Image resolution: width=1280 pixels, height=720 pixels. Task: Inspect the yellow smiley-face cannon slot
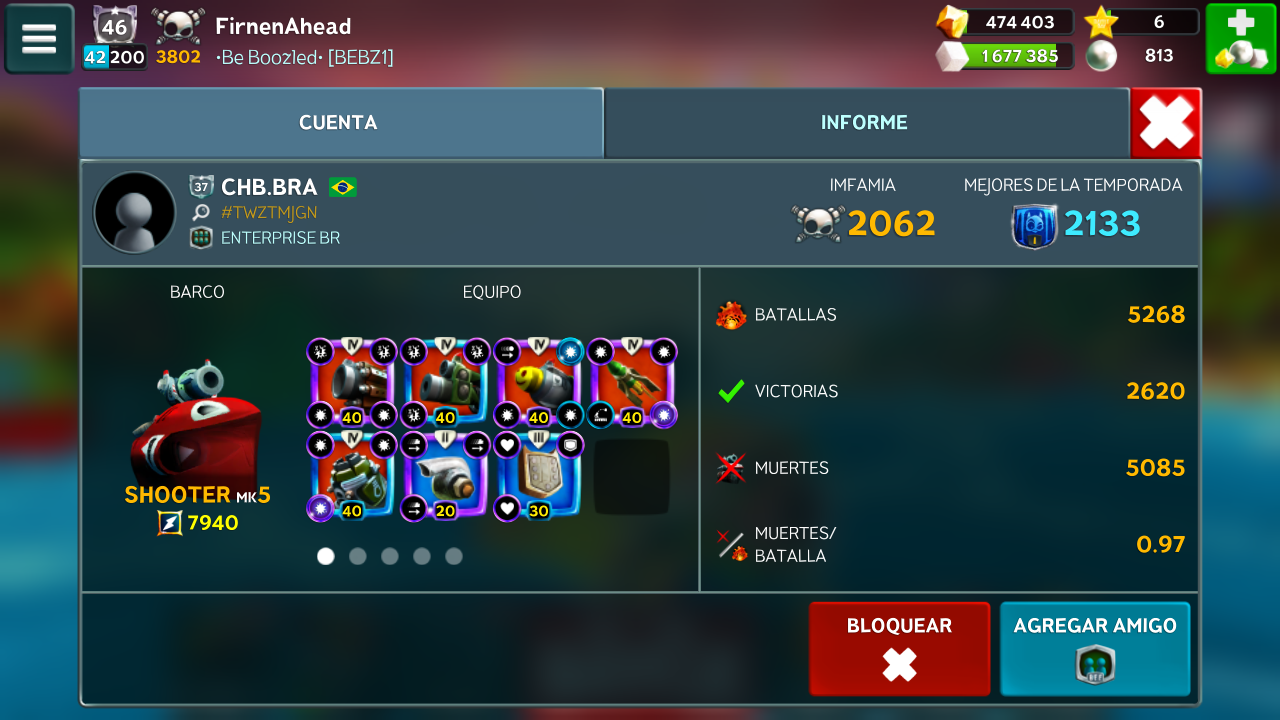click(537, 383)
